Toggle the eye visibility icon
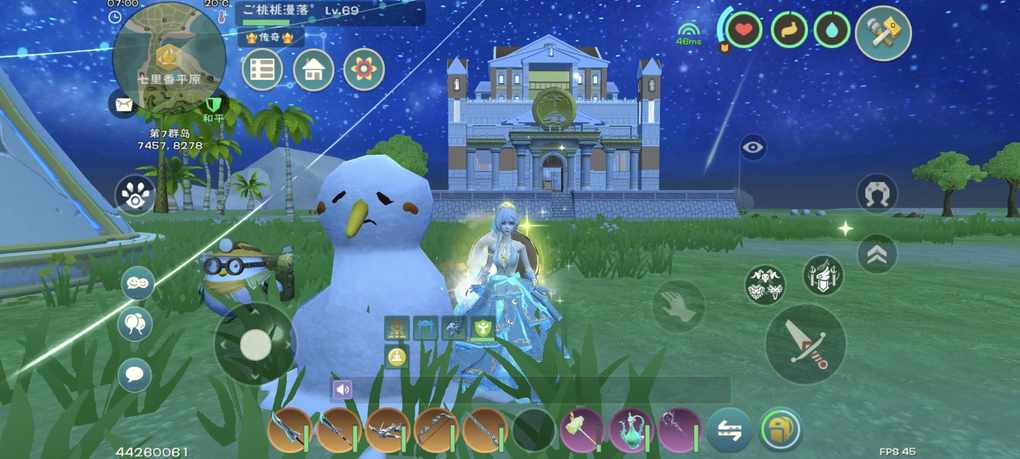This screenshot has height=459, width=1020. click(x=753, y=148)
